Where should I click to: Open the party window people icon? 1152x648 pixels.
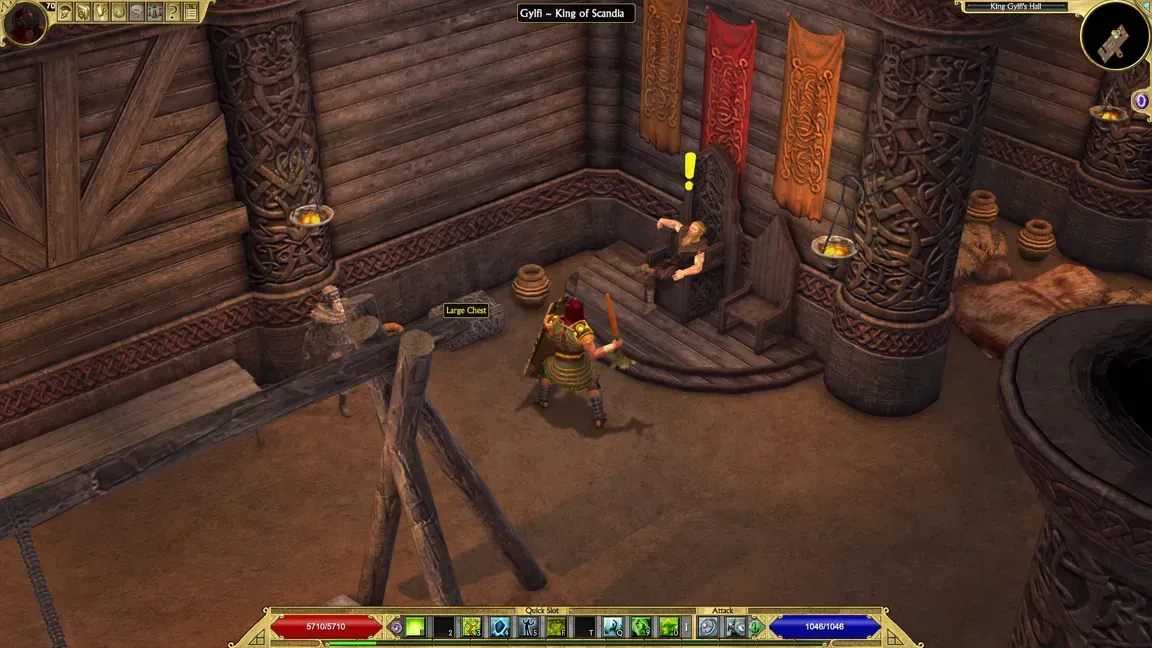tap(155, 12)
